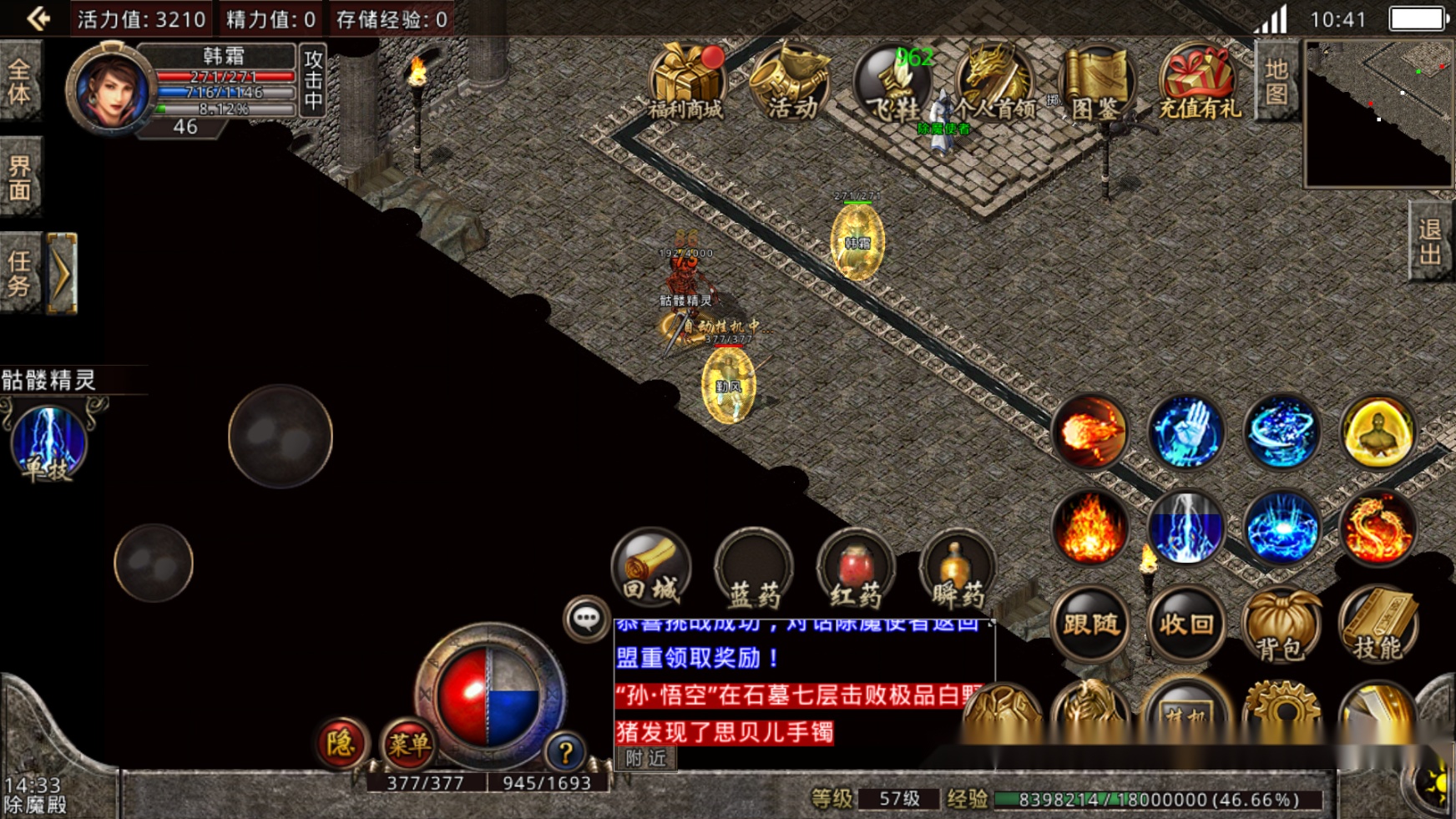Open the 任务 quest panel
The image size is (1456, 819).
click(19, 274)
